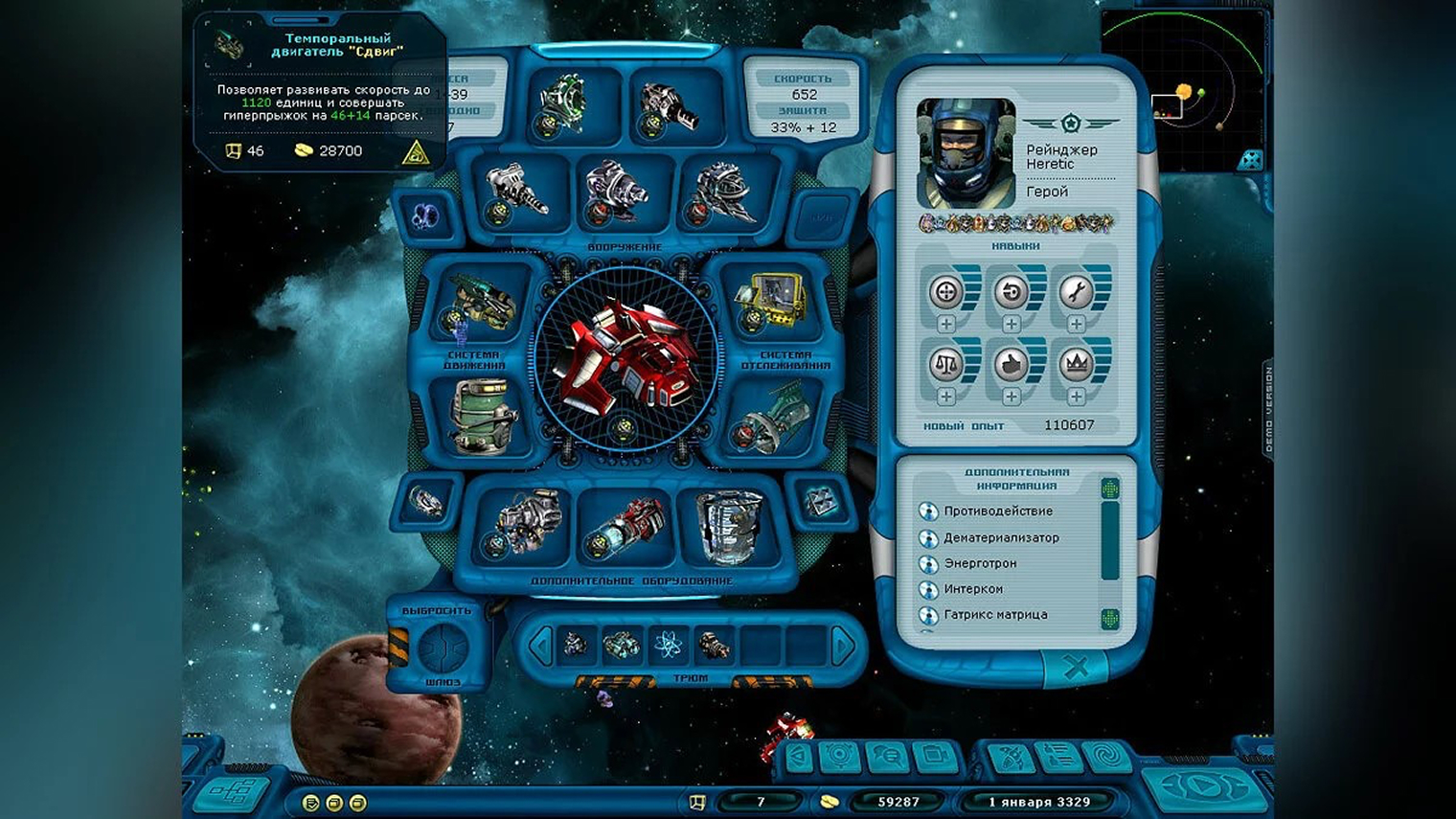Show next hold items with right arrow
Screen dimensions: 1456x819
tap(843, 648)
